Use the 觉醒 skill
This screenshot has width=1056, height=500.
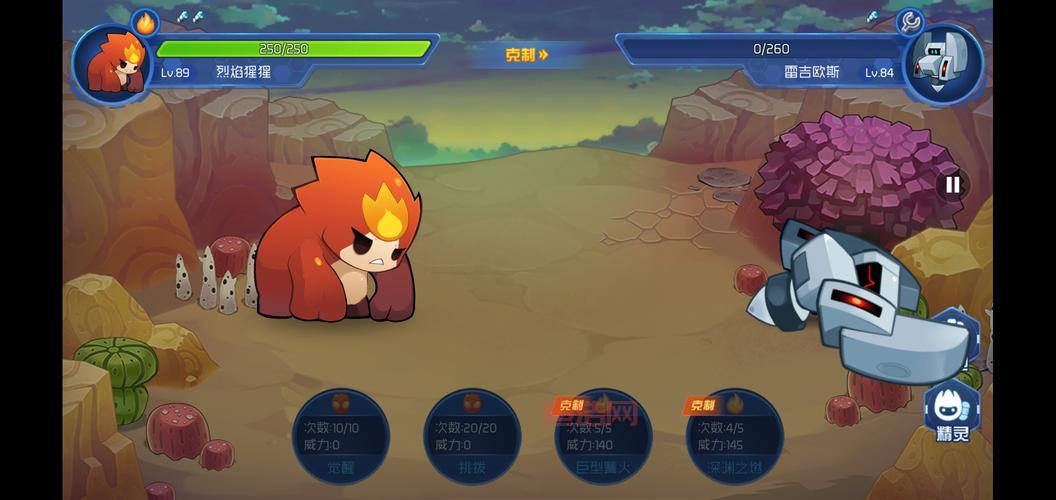[x=341, y=437]
